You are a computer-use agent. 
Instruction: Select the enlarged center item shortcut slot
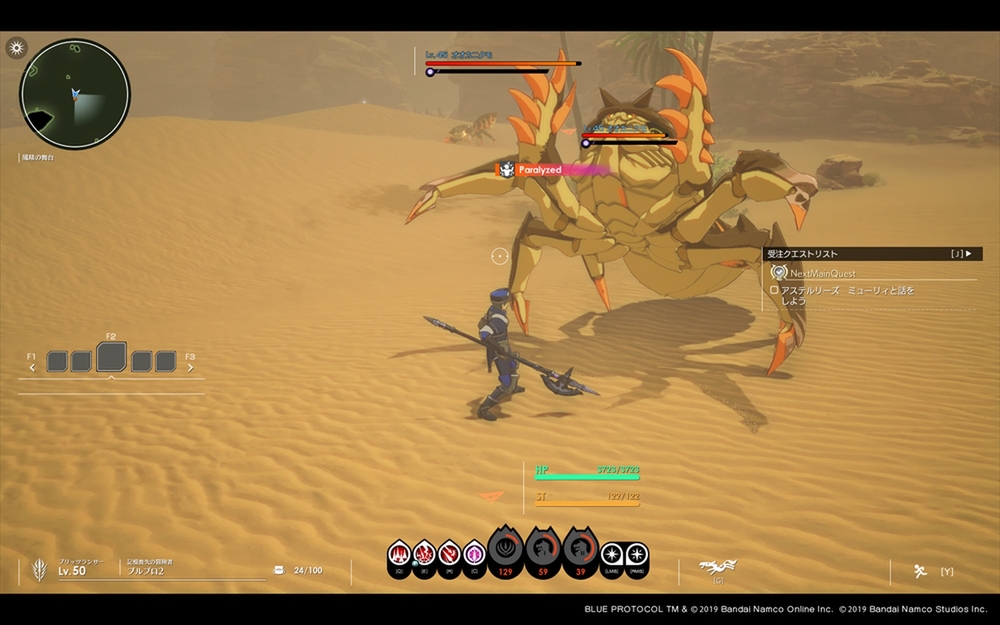pos(111,357)
